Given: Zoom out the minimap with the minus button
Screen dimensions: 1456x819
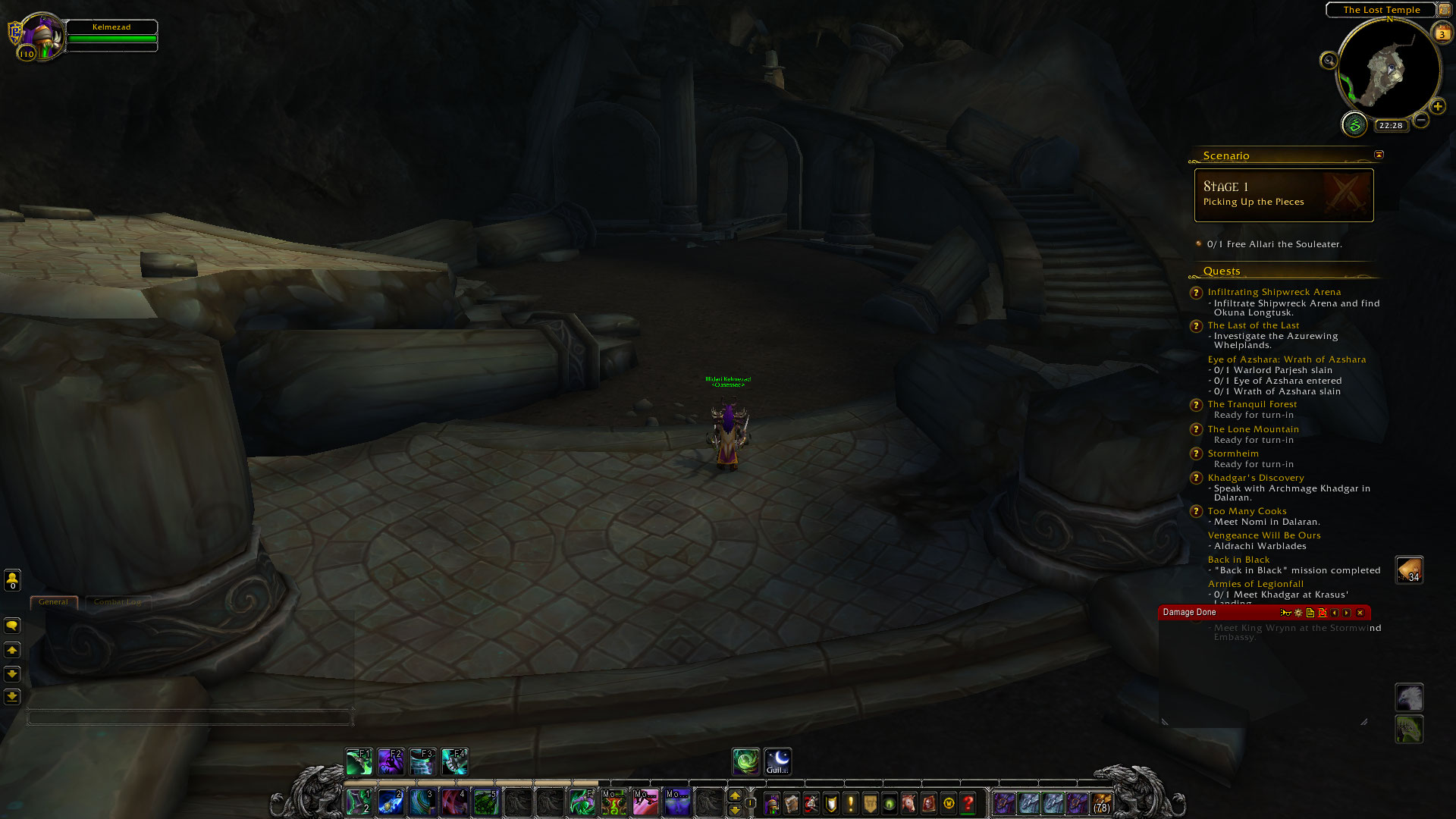Looking at the screenshot, I should [x=1421, y=120].
